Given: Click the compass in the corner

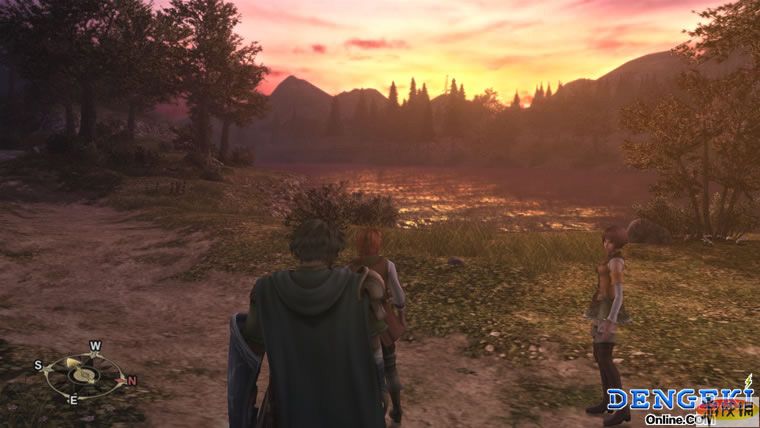Looking at the screenshot, I should click(84, 373).
